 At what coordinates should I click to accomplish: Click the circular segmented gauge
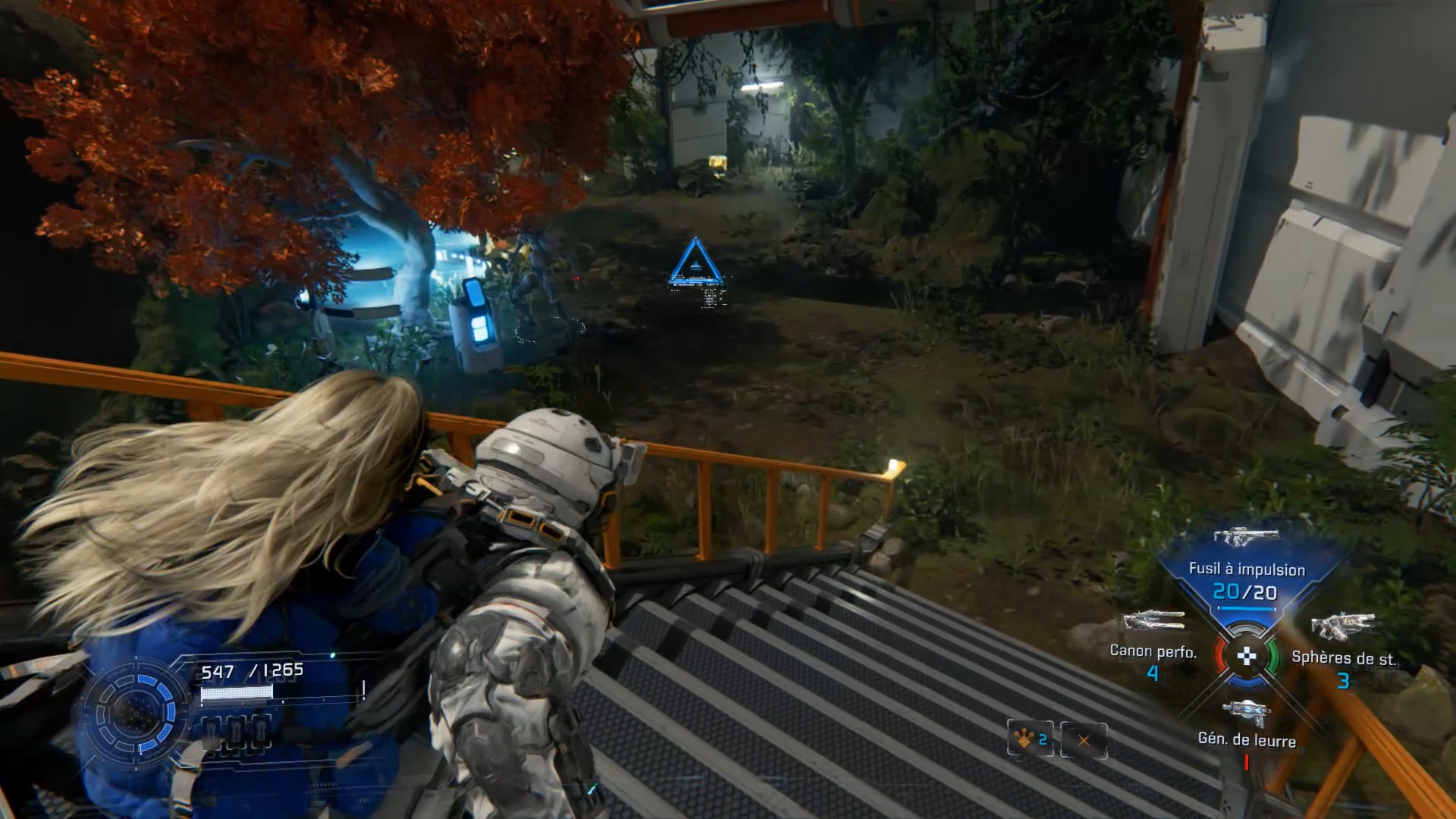click(136, 711)
